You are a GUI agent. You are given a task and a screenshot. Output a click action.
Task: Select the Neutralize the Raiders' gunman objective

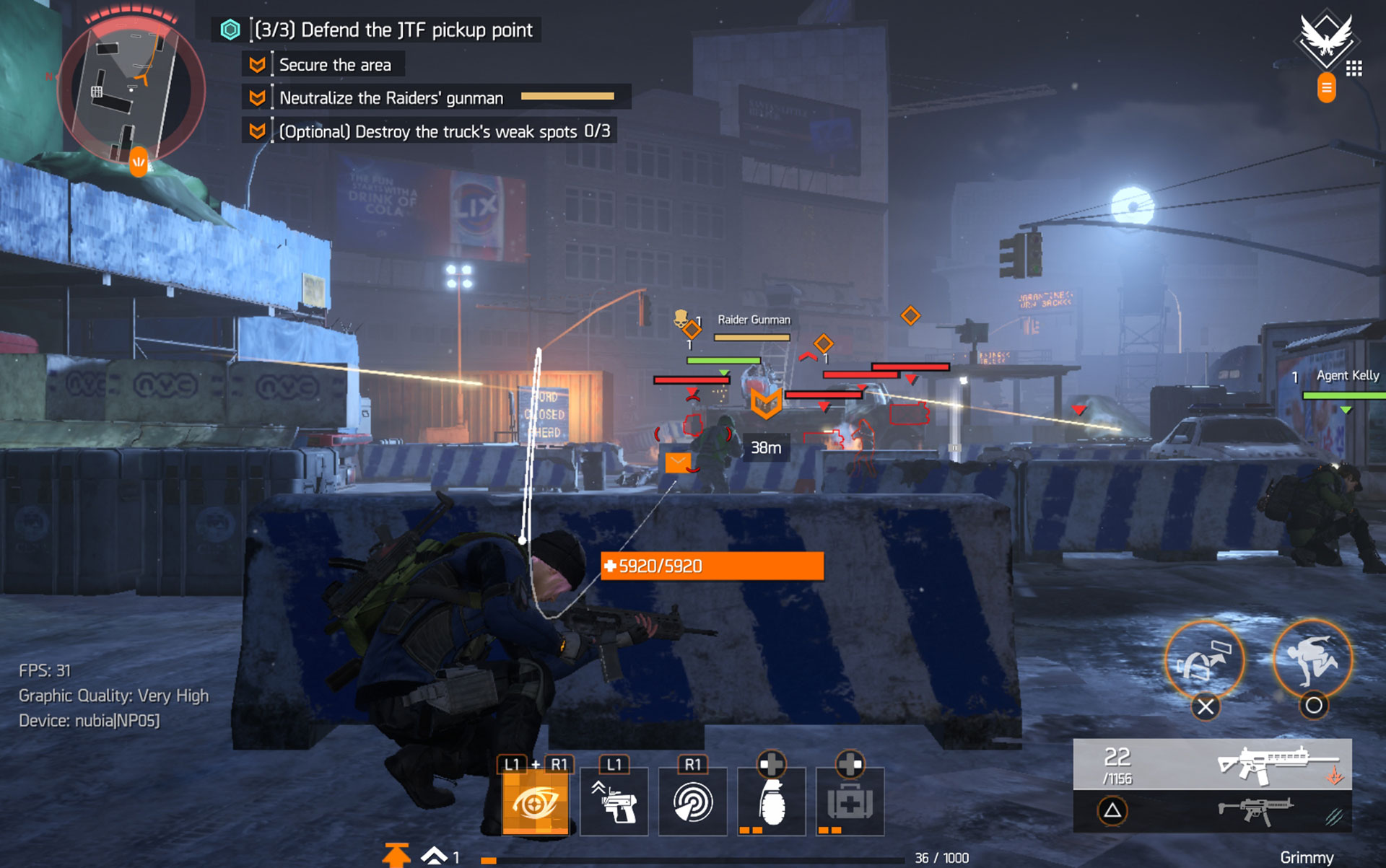click(391, 98)
